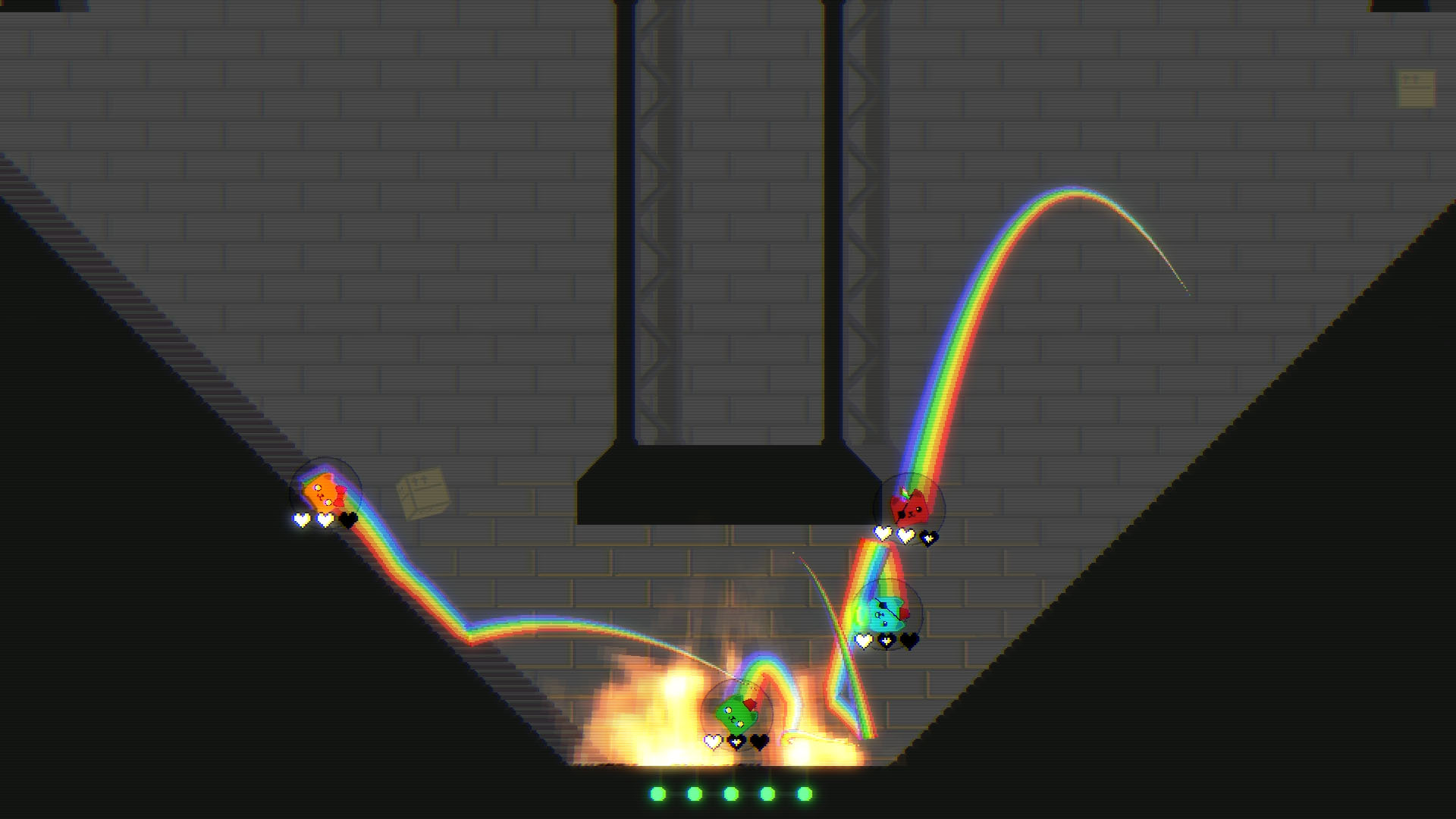The height and width of the screenshot is (819, 1456).
Task: Click the filled white heart under the orange cat
Action: 301,521
